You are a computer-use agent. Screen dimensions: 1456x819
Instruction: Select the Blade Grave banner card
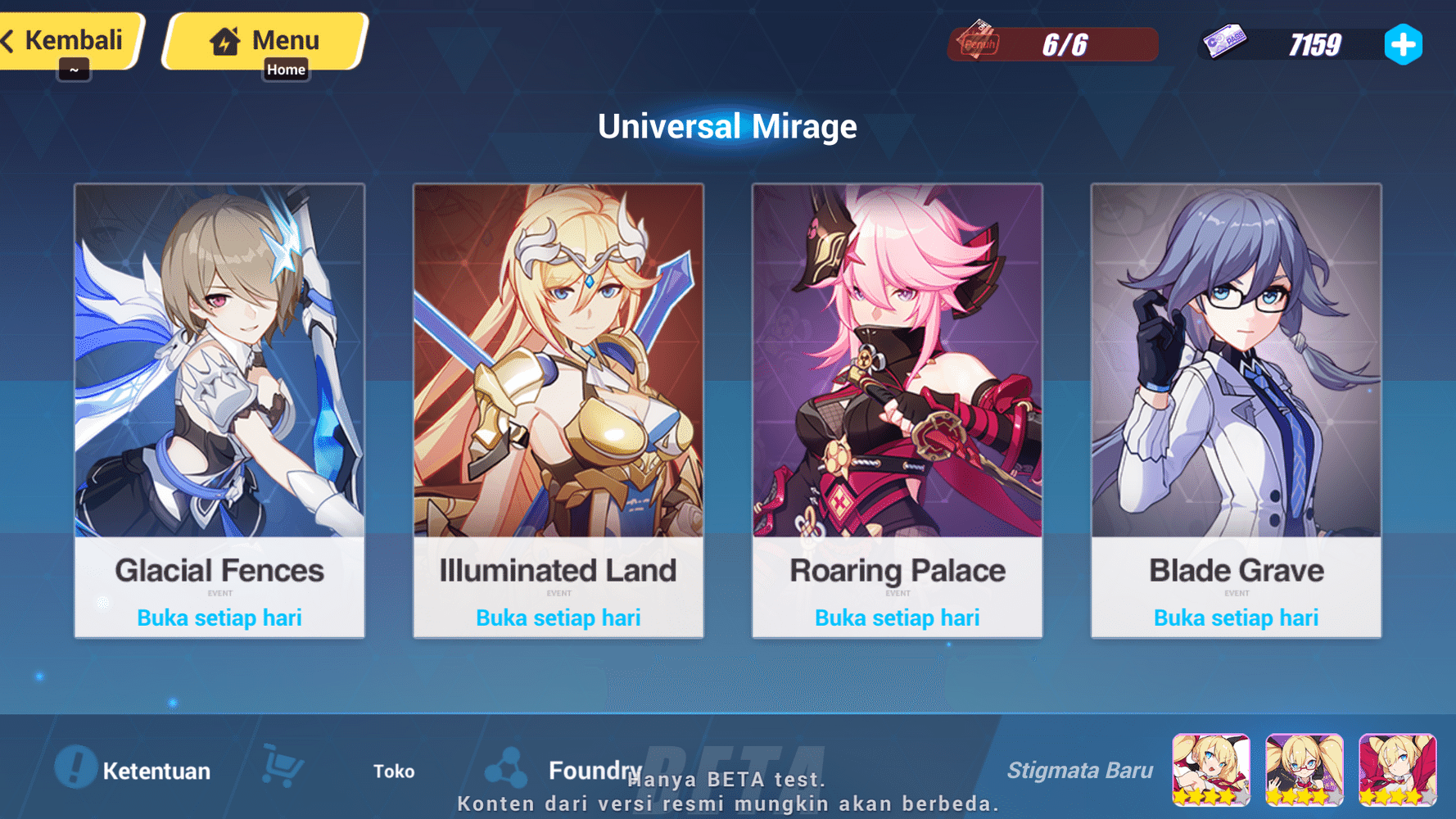pos(1235,369)
